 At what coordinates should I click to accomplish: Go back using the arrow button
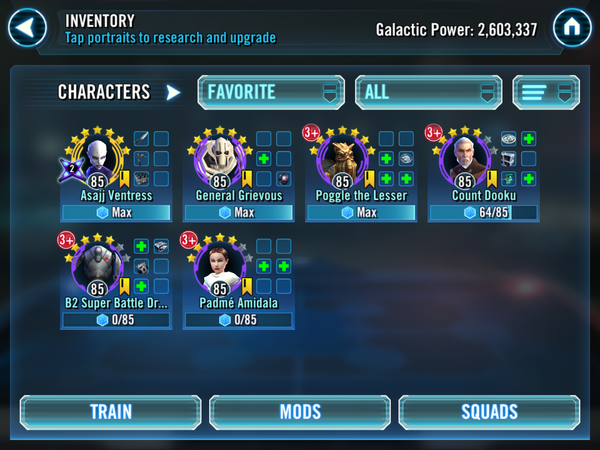coord(29,24)
